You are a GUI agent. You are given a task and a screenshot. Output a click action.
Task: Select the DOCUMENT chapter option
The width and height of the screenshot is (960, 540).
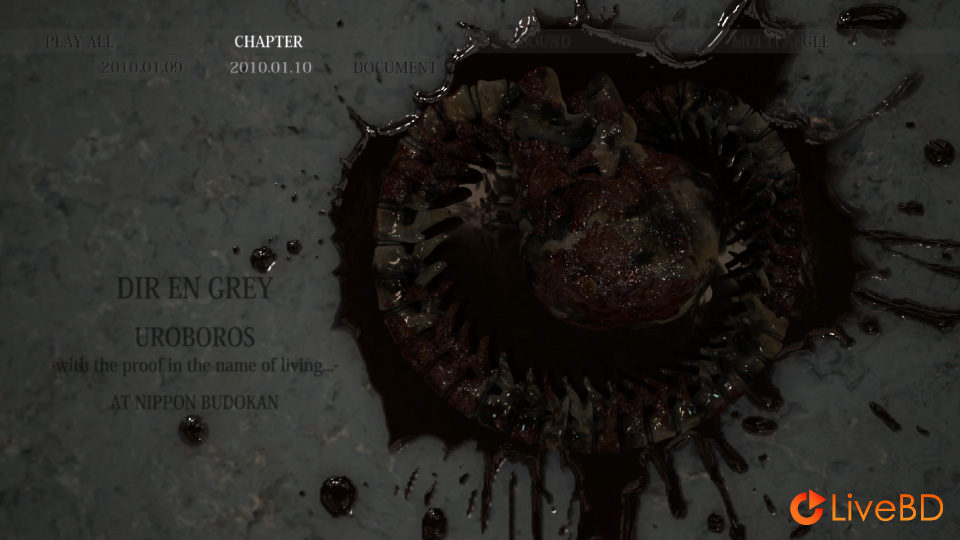[394, 68]
